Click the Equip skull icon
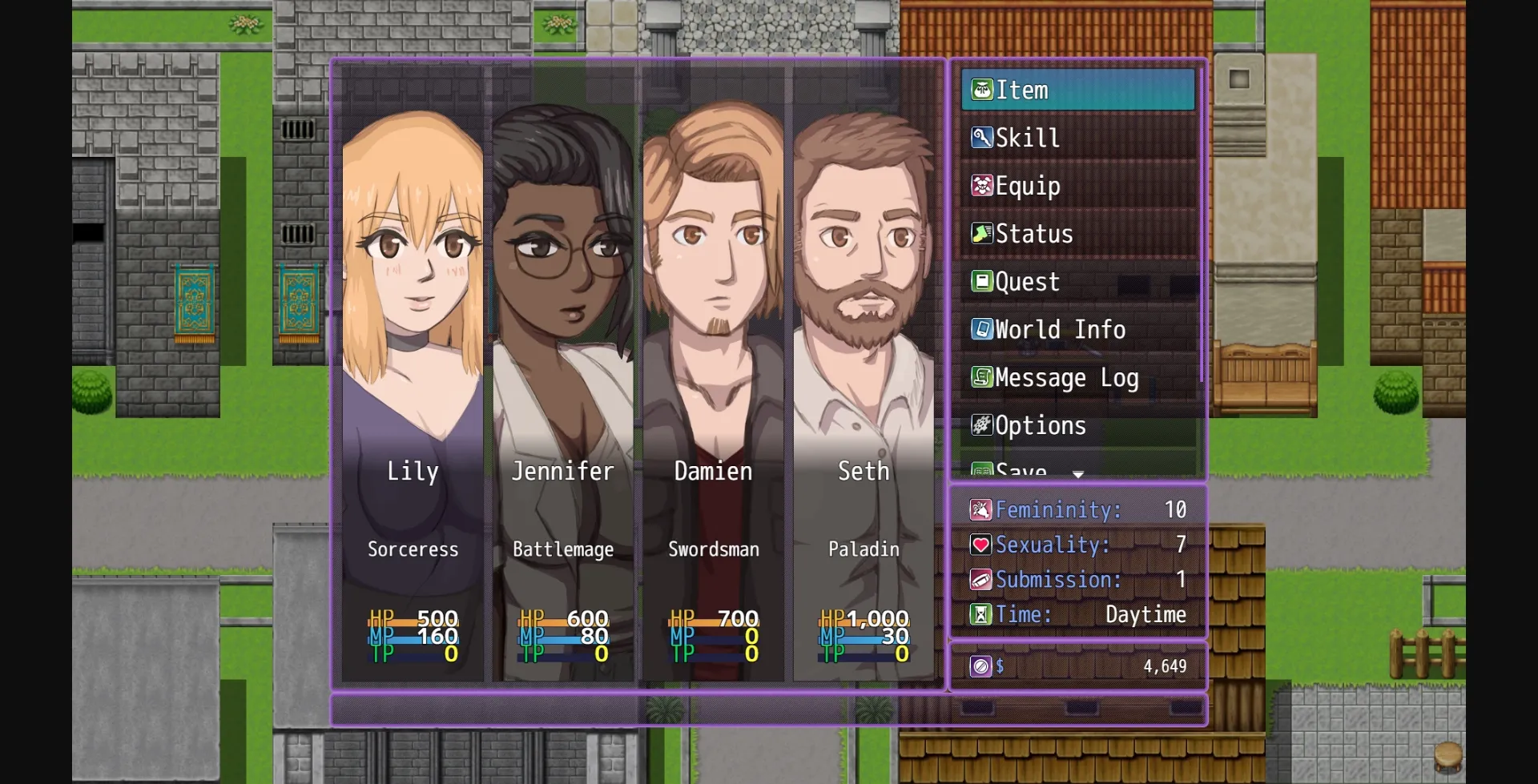 980,186
